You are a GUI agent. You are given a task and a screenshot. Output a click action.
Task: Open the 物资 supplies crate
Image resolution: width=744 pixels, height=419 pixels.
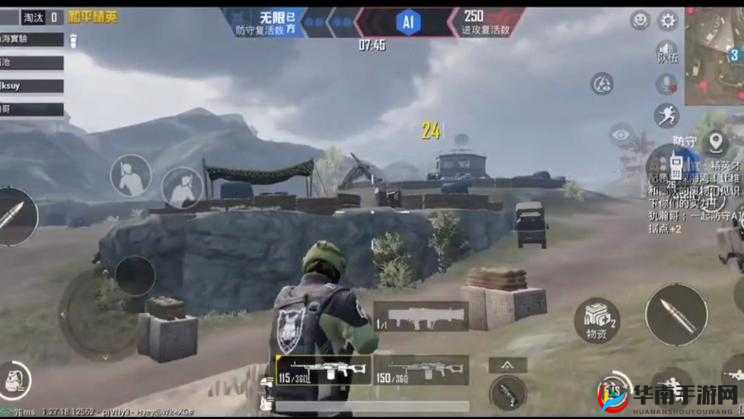596,319
